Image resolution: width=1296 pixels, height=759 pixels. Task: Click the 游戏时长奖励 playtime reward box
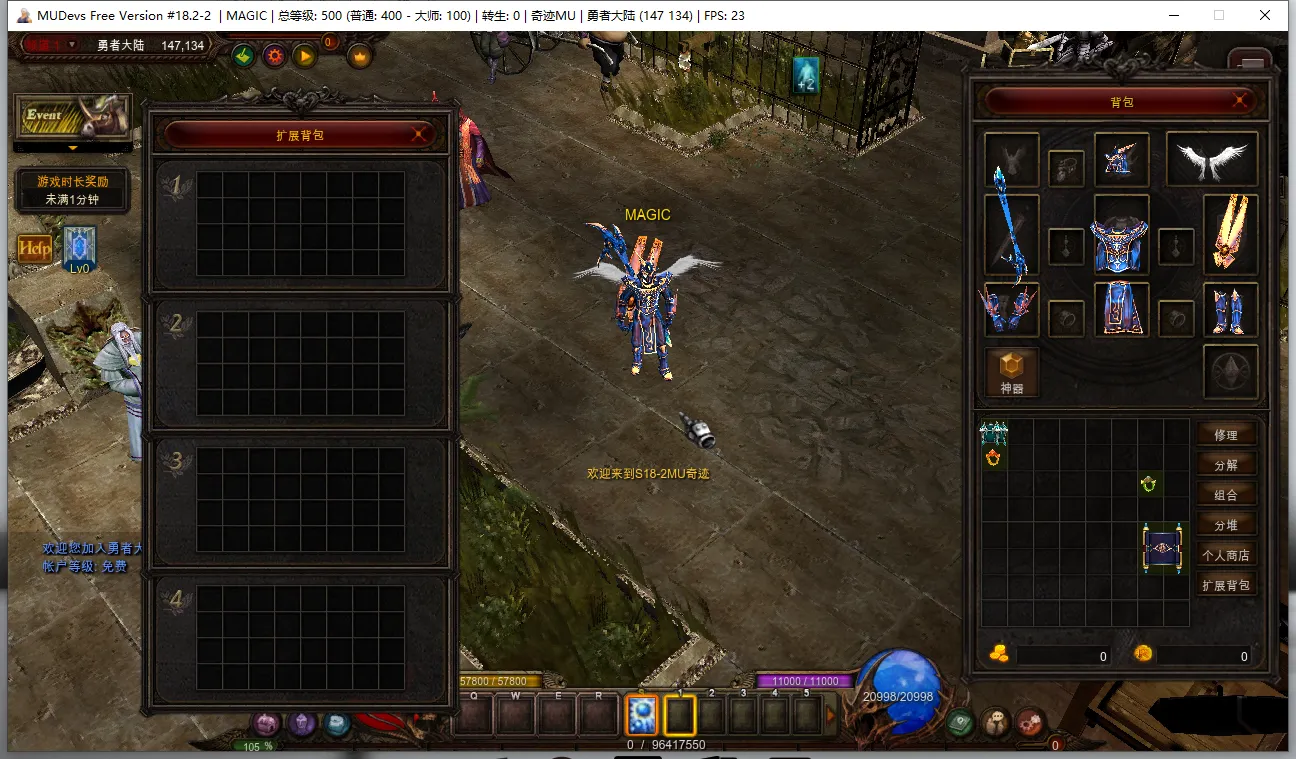[x=72, y=190]
